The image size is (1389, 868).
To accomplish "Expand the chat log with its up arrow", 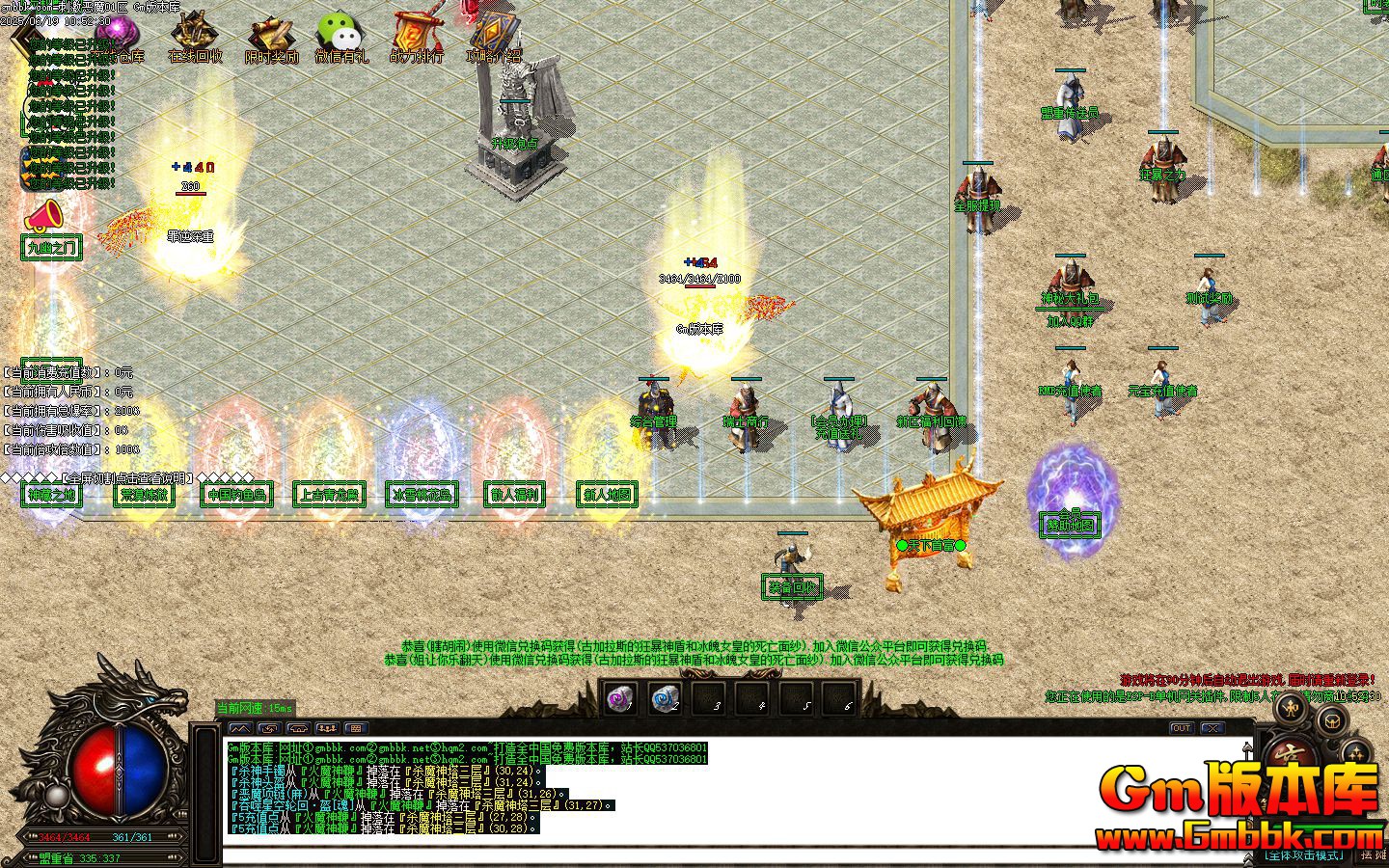I will 1246,748.
